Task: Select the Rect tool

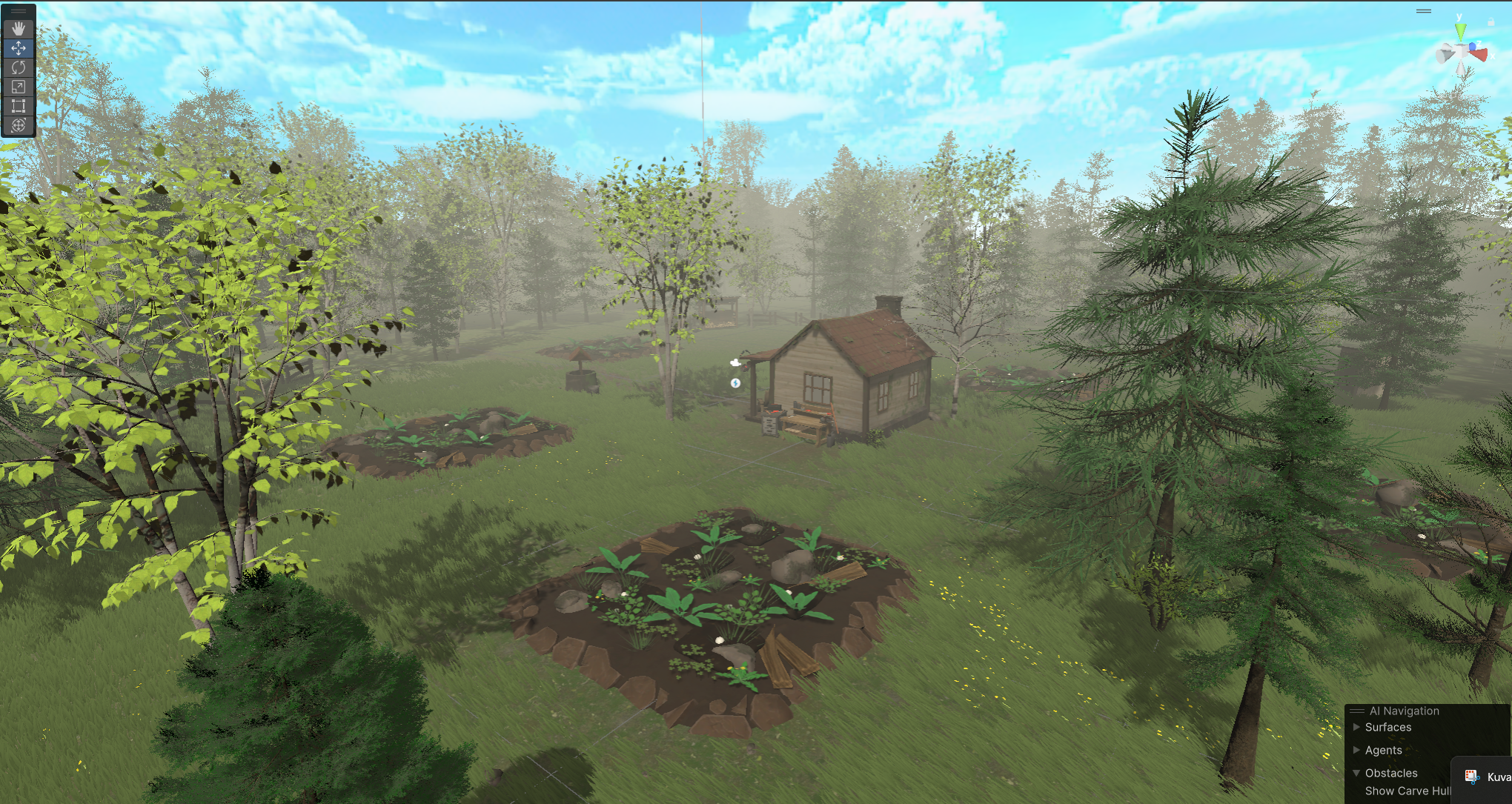Action: [19, 106]
